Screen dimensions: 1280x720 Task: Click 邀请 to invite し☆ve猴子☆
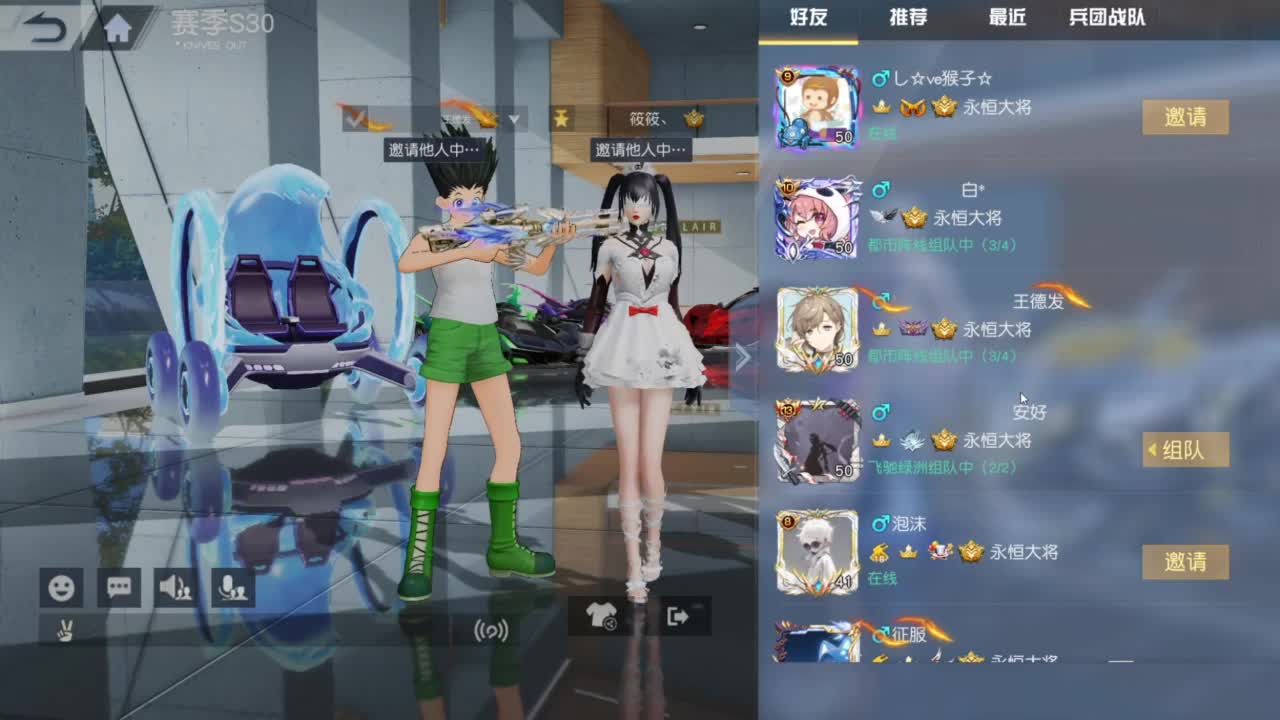pyautogui.click(x=1185, y=117)
